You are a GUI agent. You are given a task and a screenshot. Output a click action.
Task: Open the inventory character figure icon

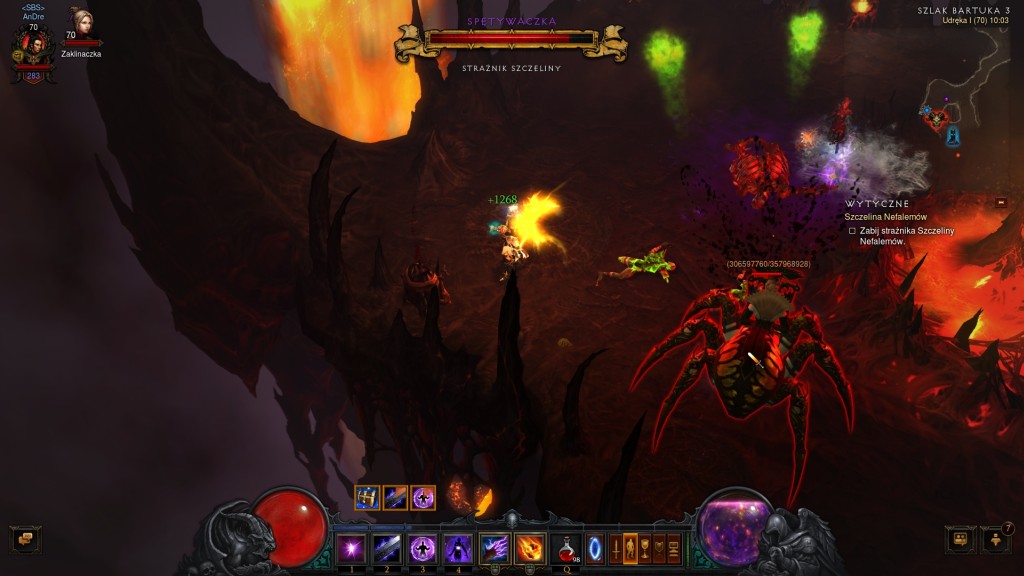pyautogui.click(x=630, y=548)
